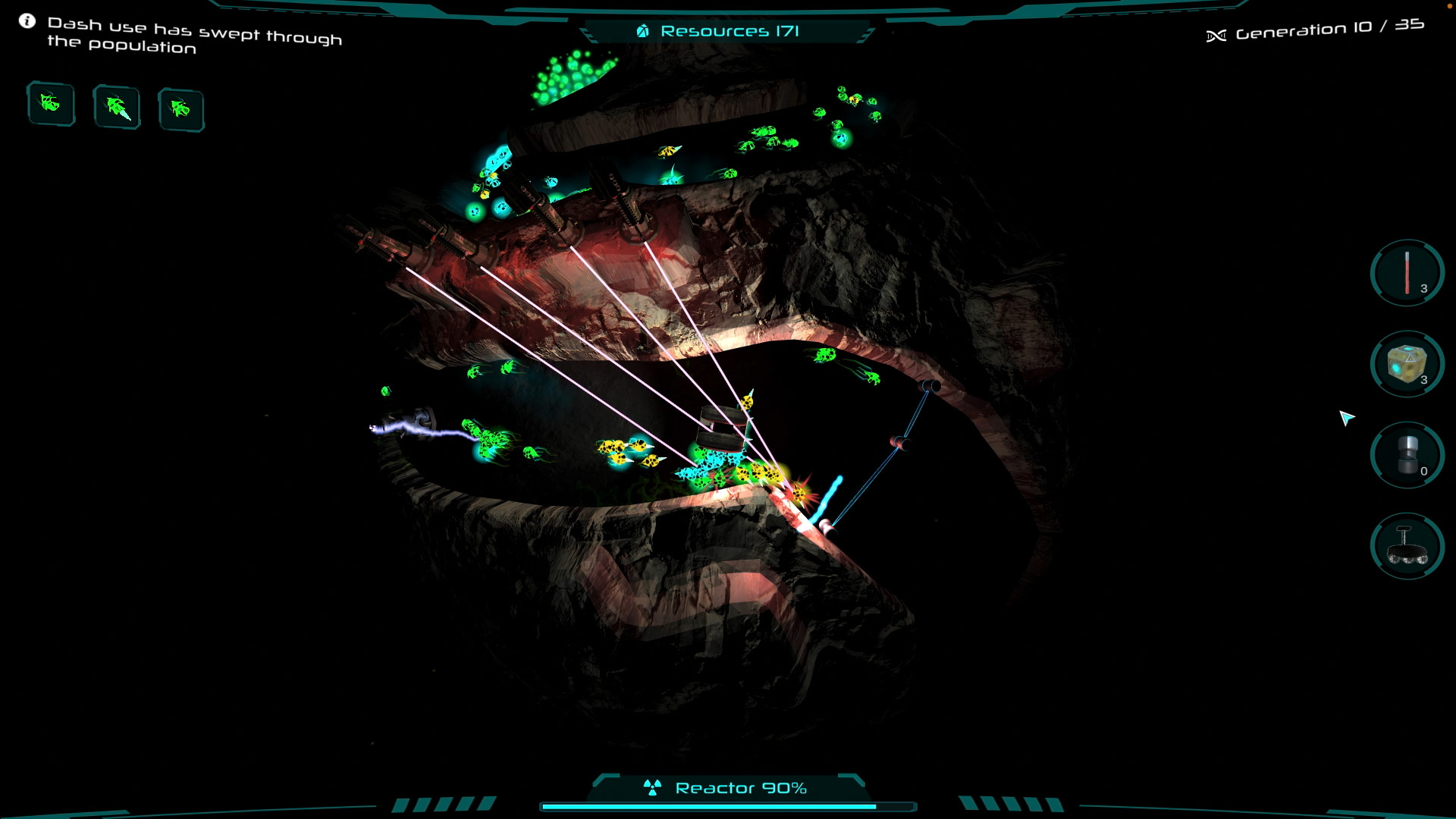
Task: Deploy the rover item
Action: point(1406,546)
